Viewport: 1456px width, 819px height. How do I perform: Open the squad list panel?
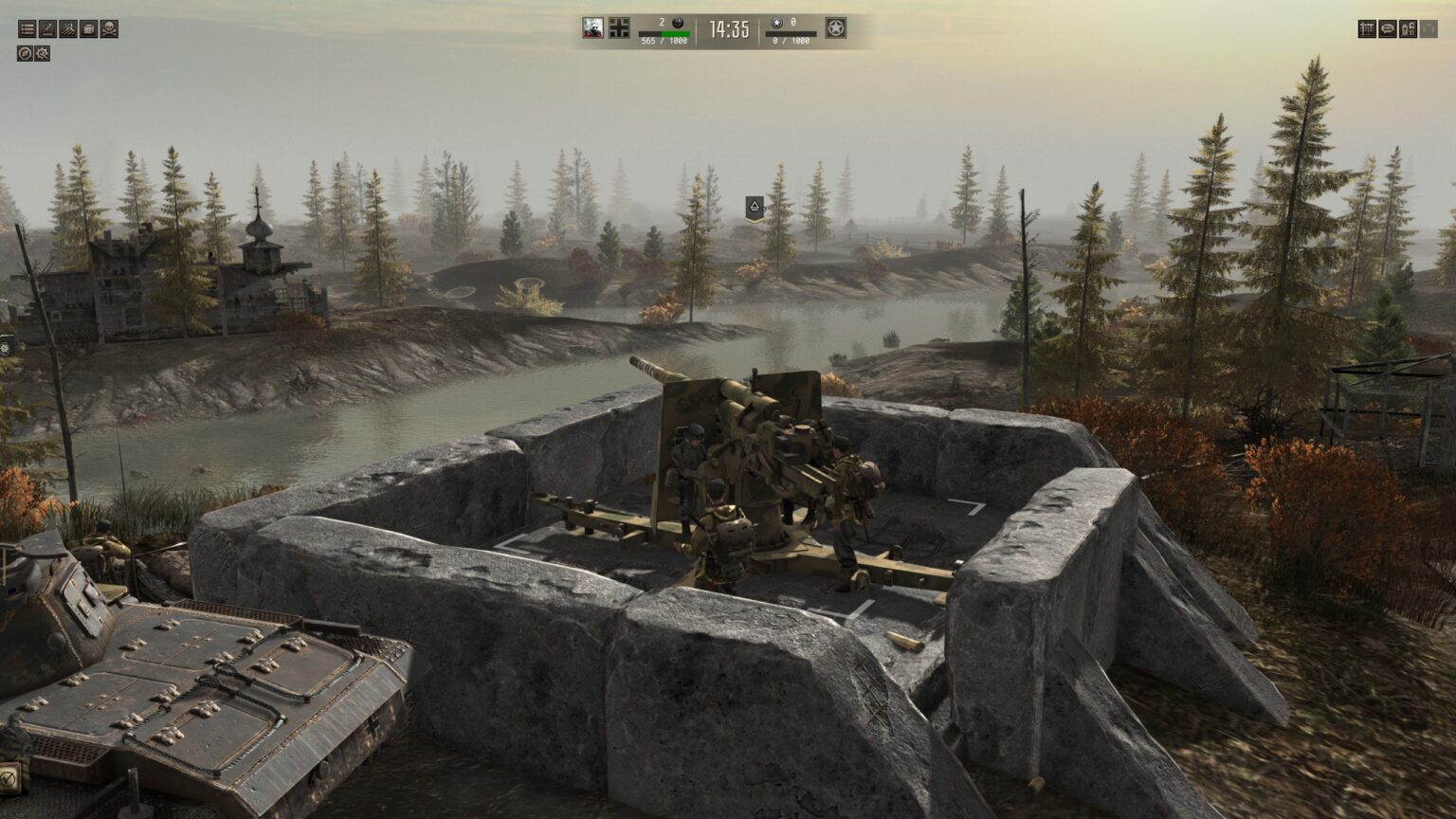[x=27, y=28]
